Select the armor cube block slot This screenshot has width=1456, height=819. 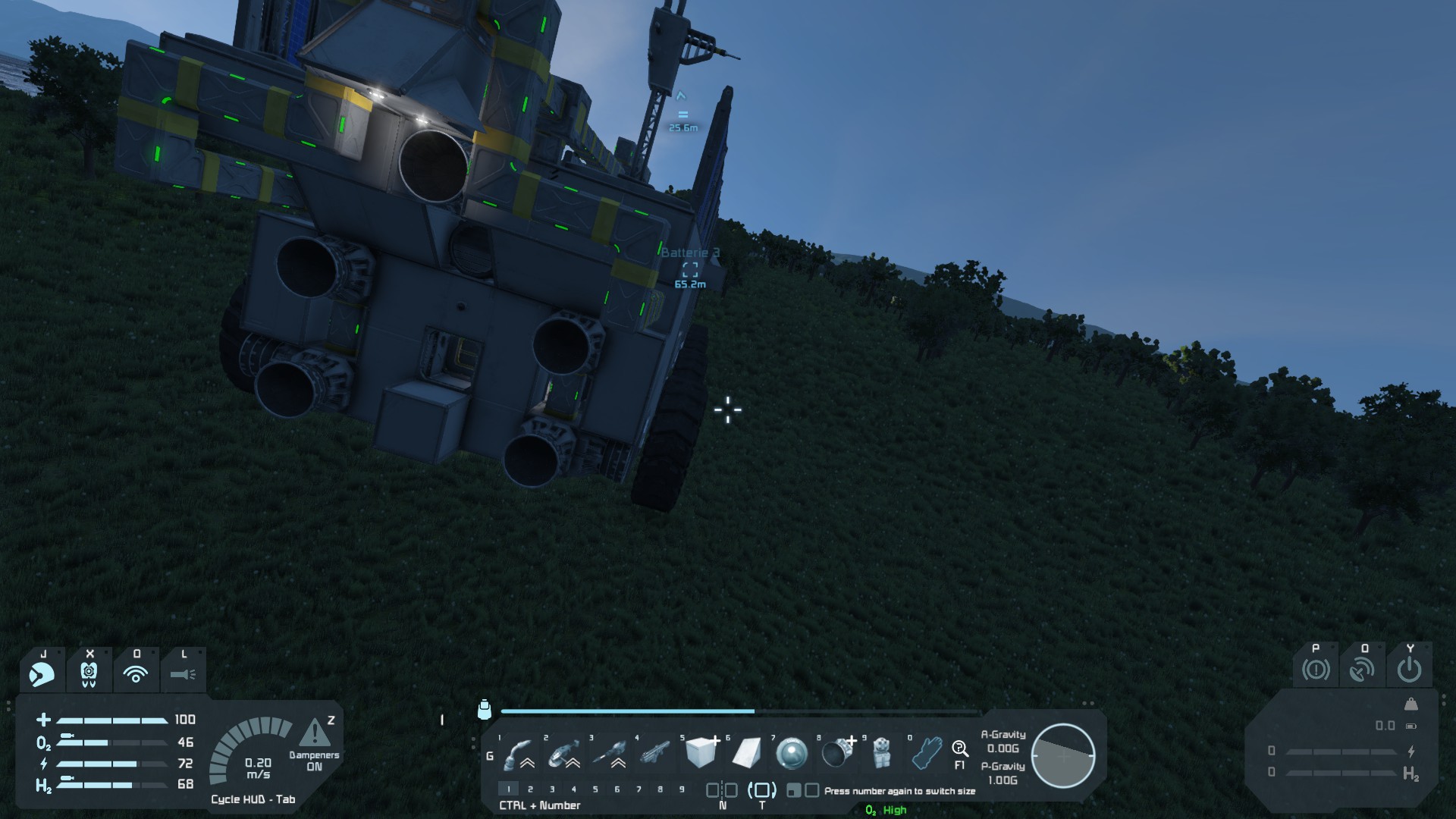pos(701,753)
